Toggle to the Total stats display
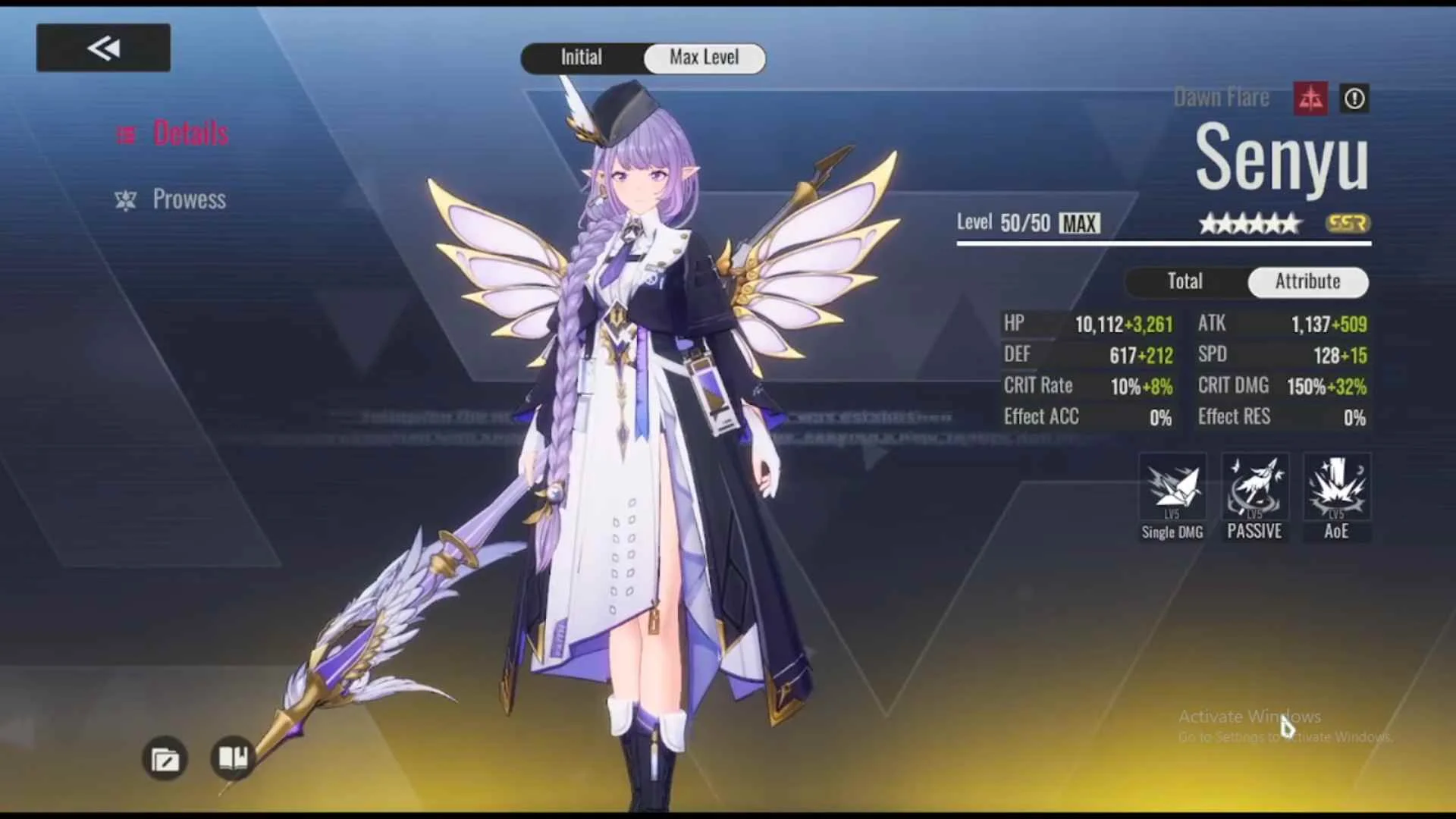Image resolution: width=1456 pixels, height=819 pixels. (1184, 281)
